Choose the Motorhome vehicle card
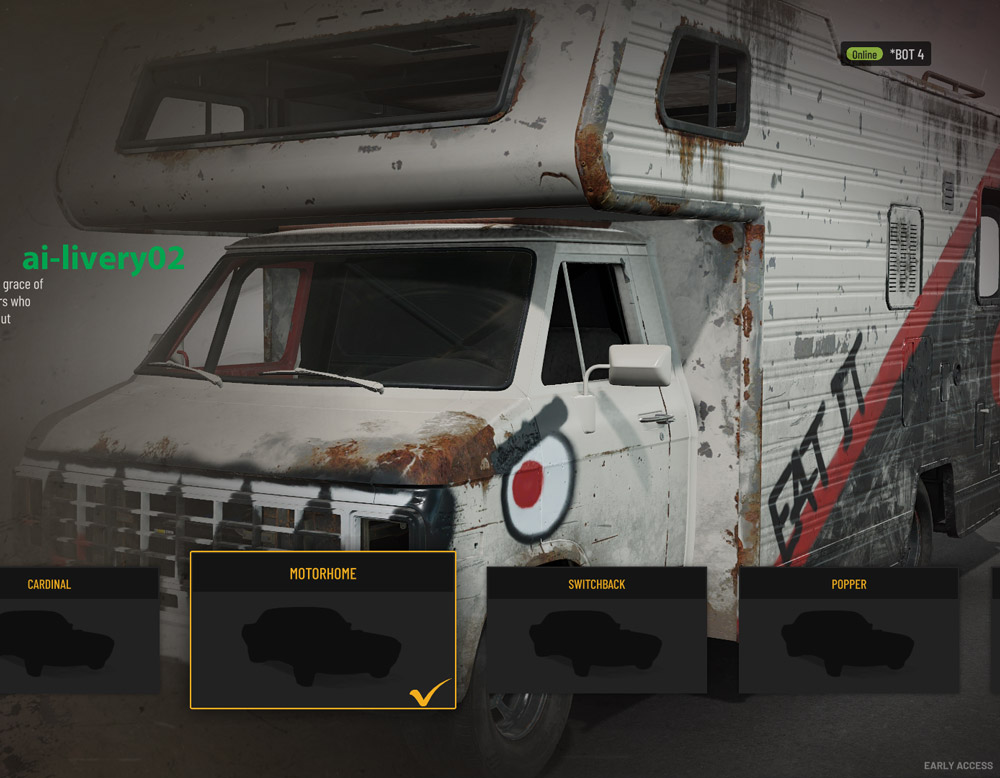Viewport: 1000px width, 778px height. 322,630
